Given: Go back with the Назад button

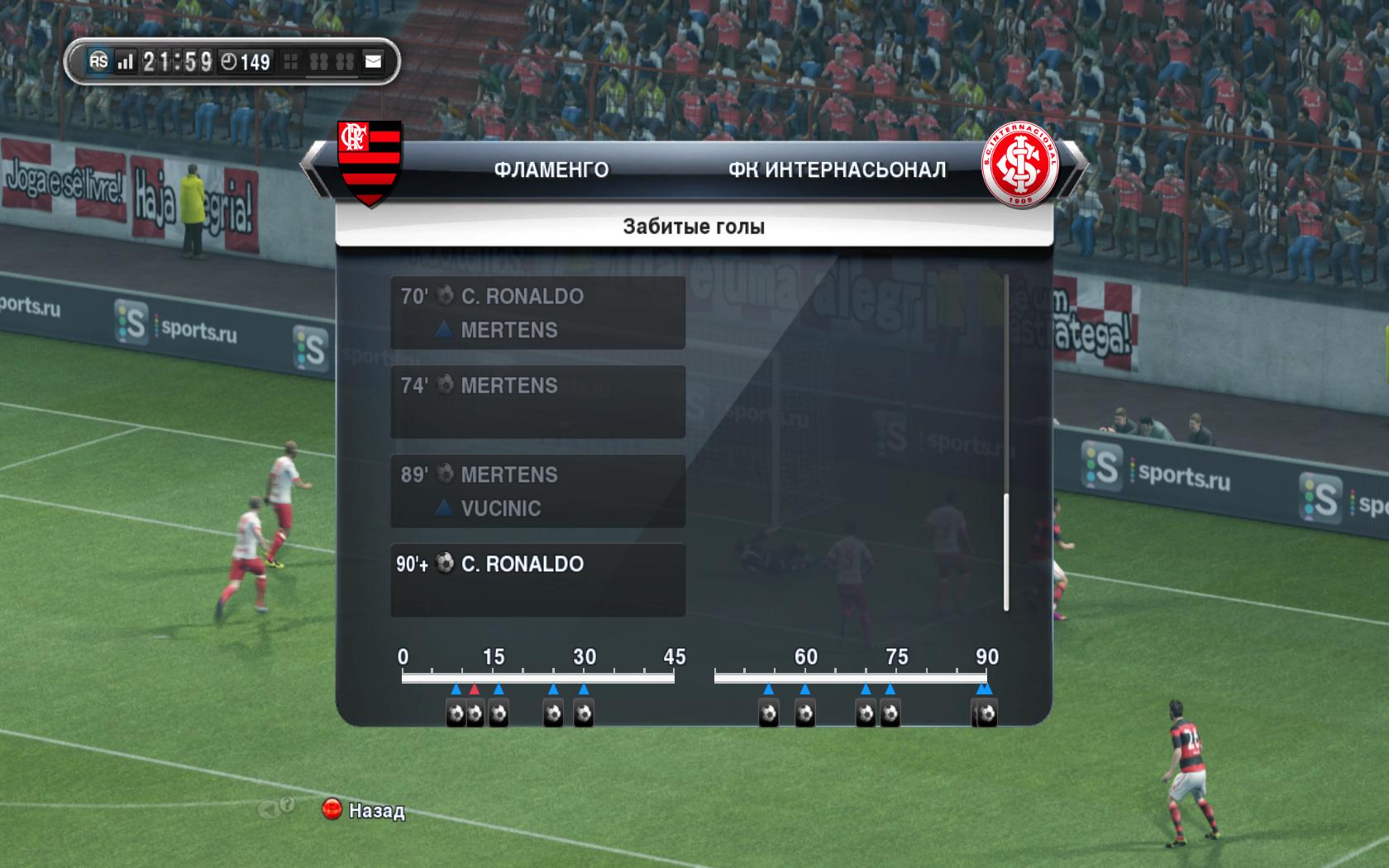Looking at the screenshot, I should (x=364, y=810).
